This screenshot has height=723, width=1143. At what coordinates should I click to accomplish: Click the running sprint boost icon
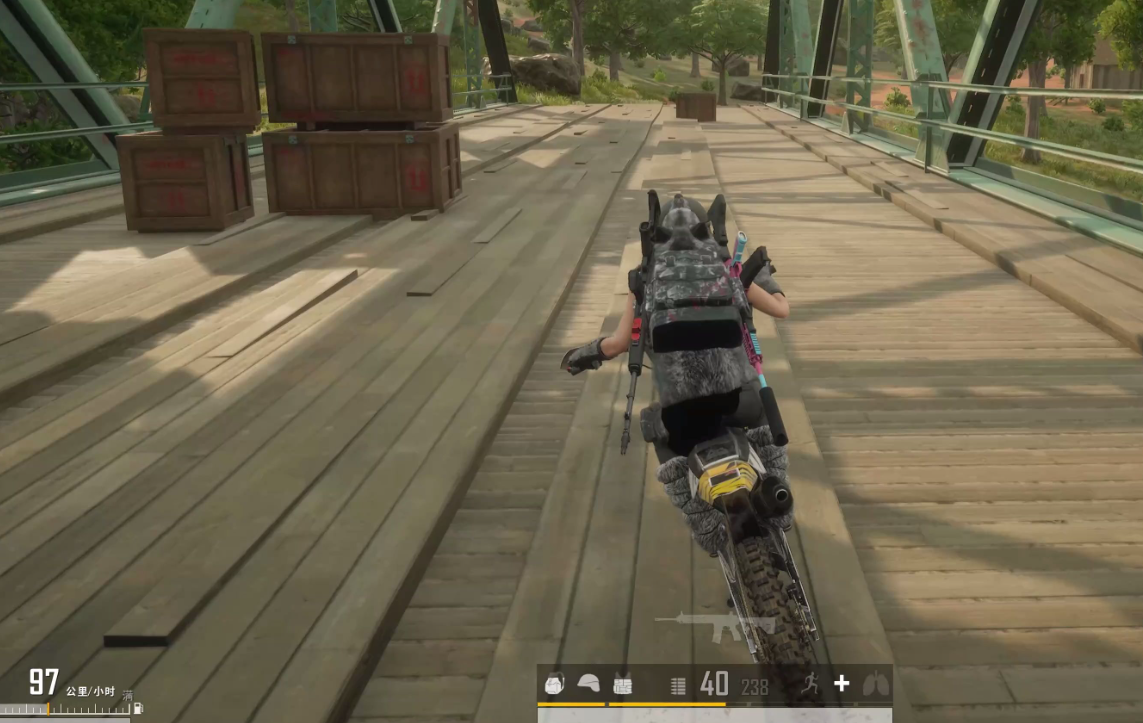click(812, 684)
